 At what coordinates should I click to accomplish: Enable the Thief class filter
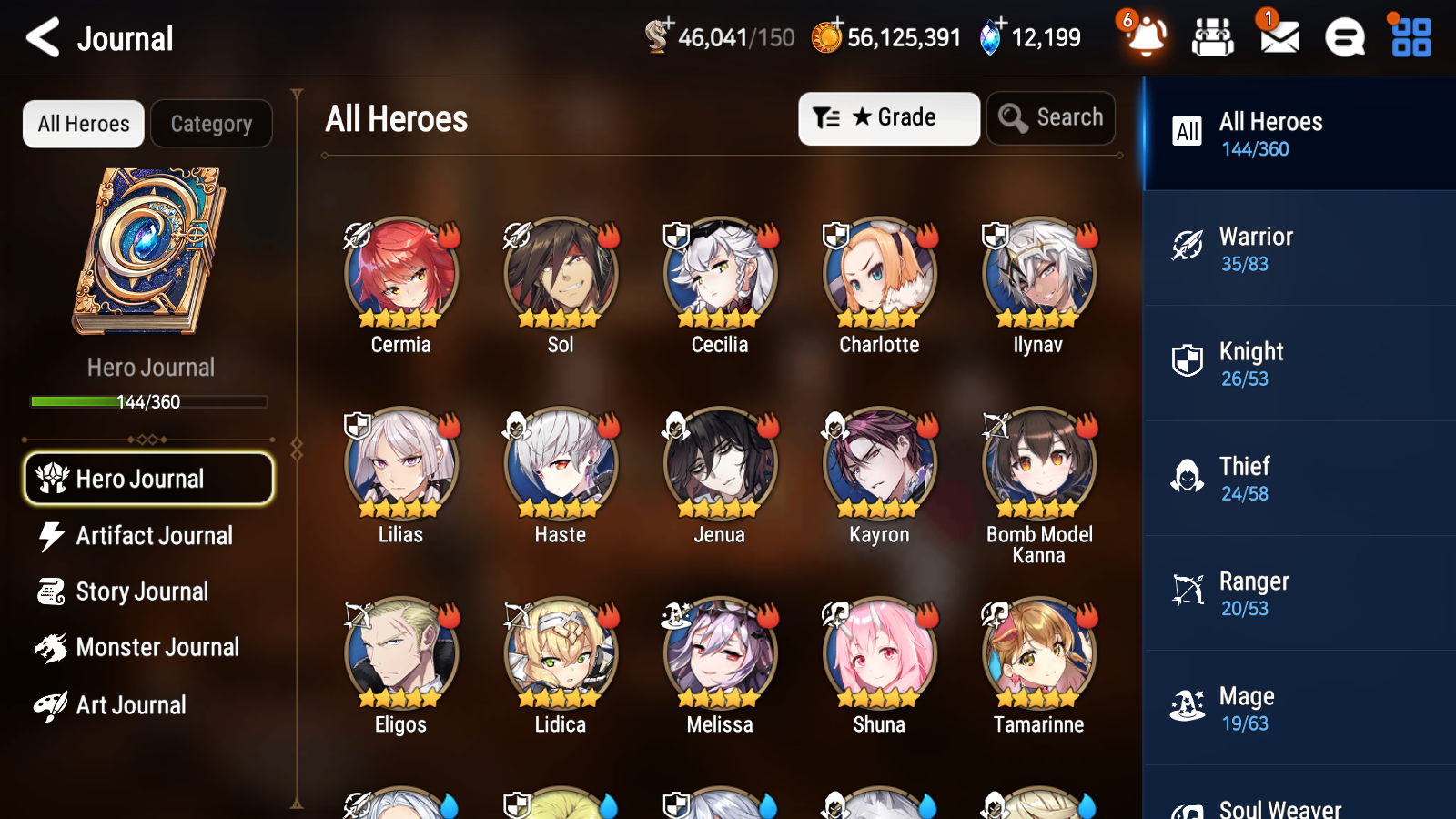[1297, 478]
